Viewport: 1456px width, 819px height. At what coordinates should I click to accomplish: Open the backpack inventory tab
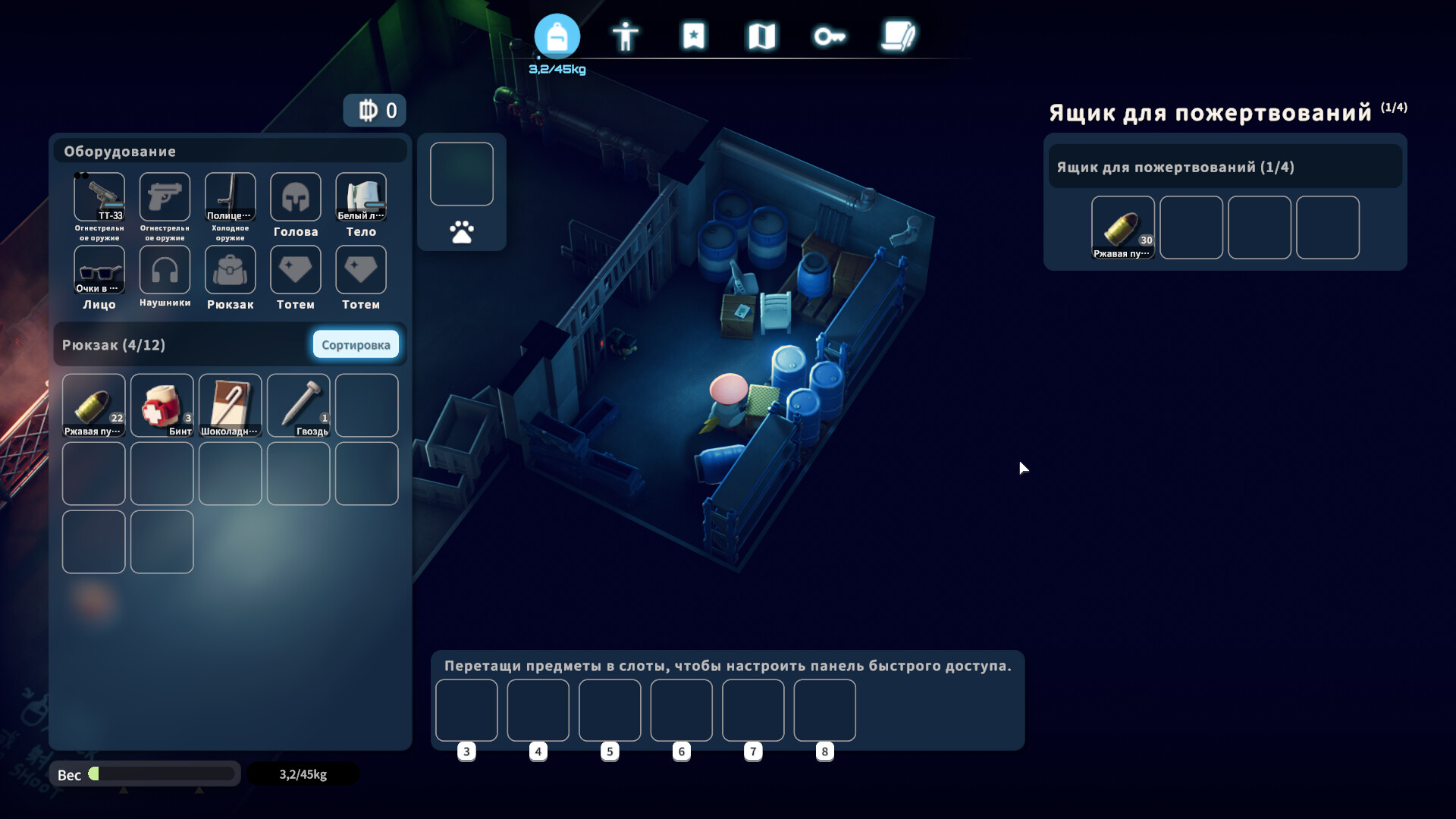[557, 36]
